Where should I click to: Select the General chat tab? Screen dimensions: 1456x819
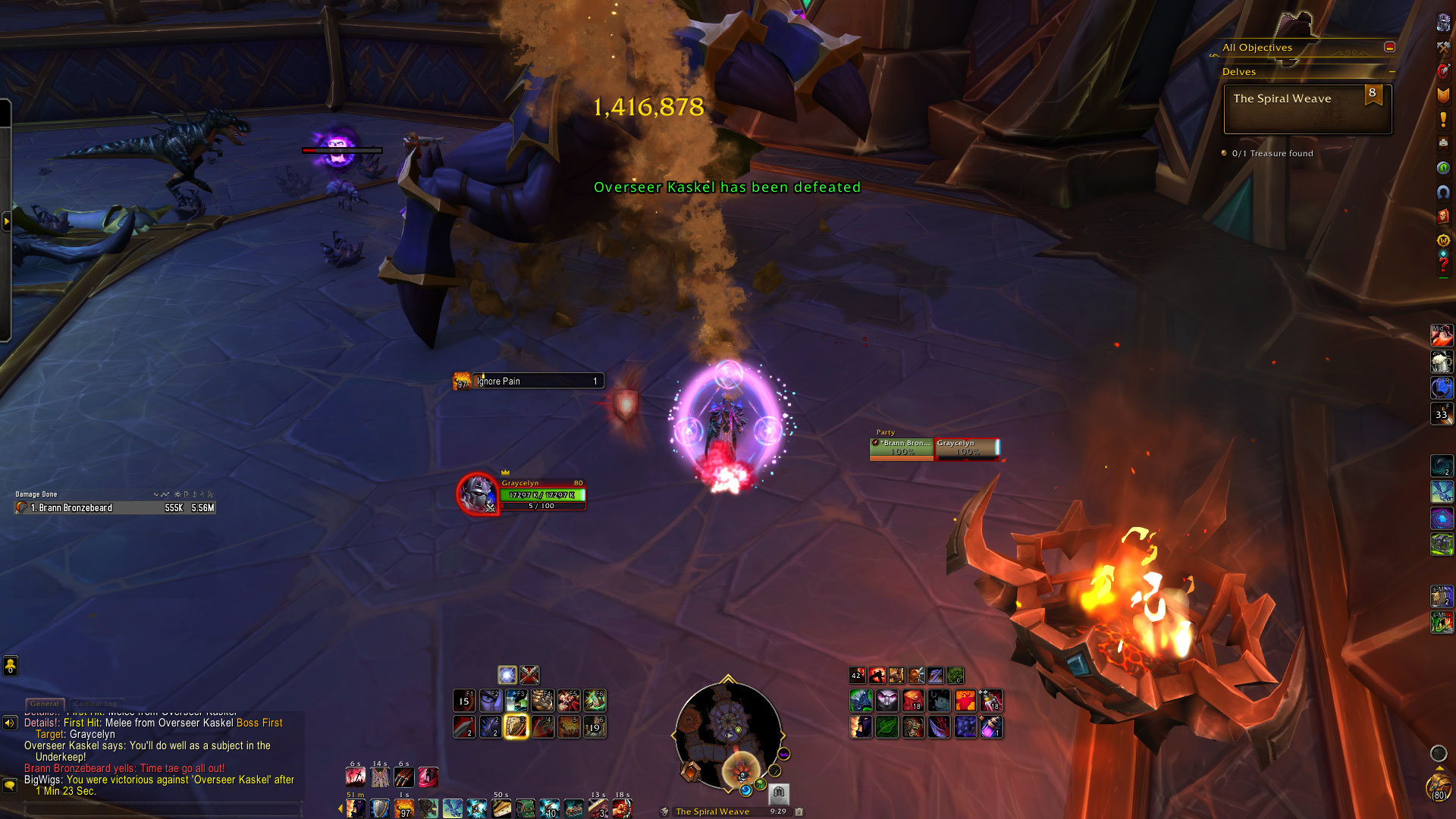[45, 704]
